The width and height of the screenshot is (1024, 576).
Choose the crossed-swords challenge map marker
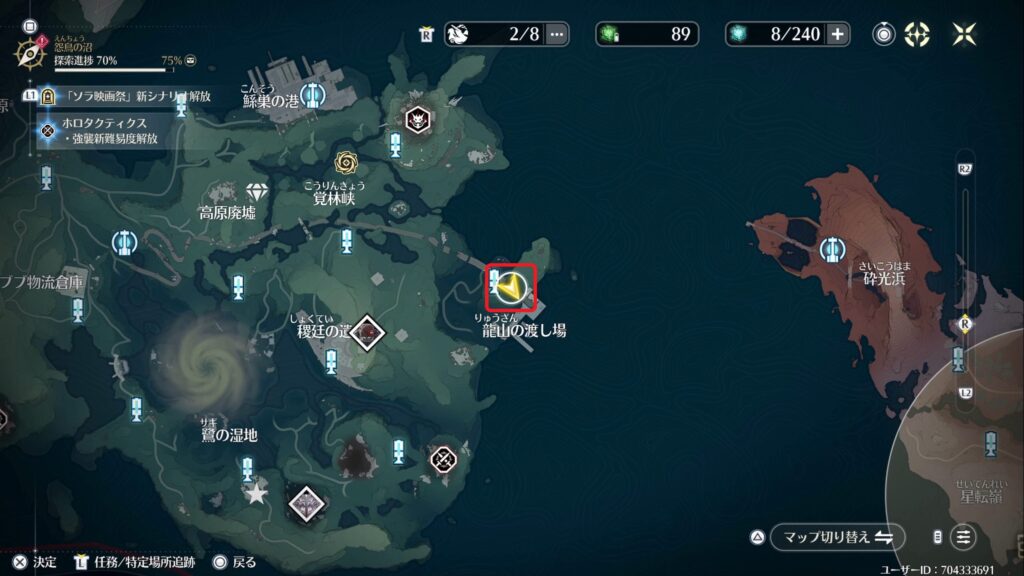point(443,459)
